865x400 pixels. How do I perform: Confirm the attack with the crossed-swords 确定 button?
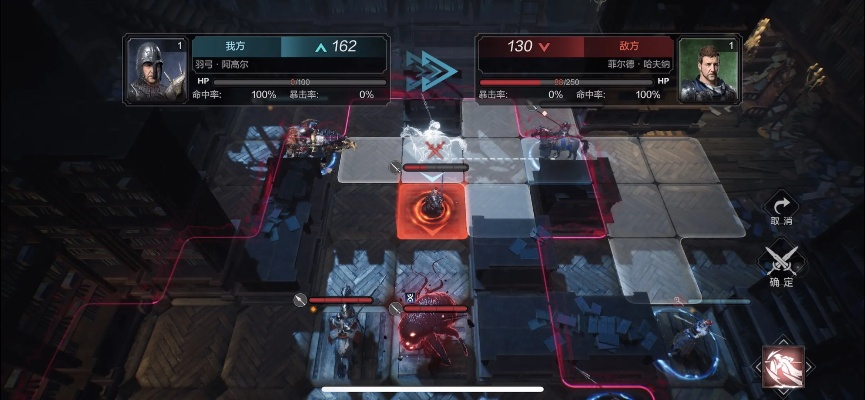[x=781, y=264]
